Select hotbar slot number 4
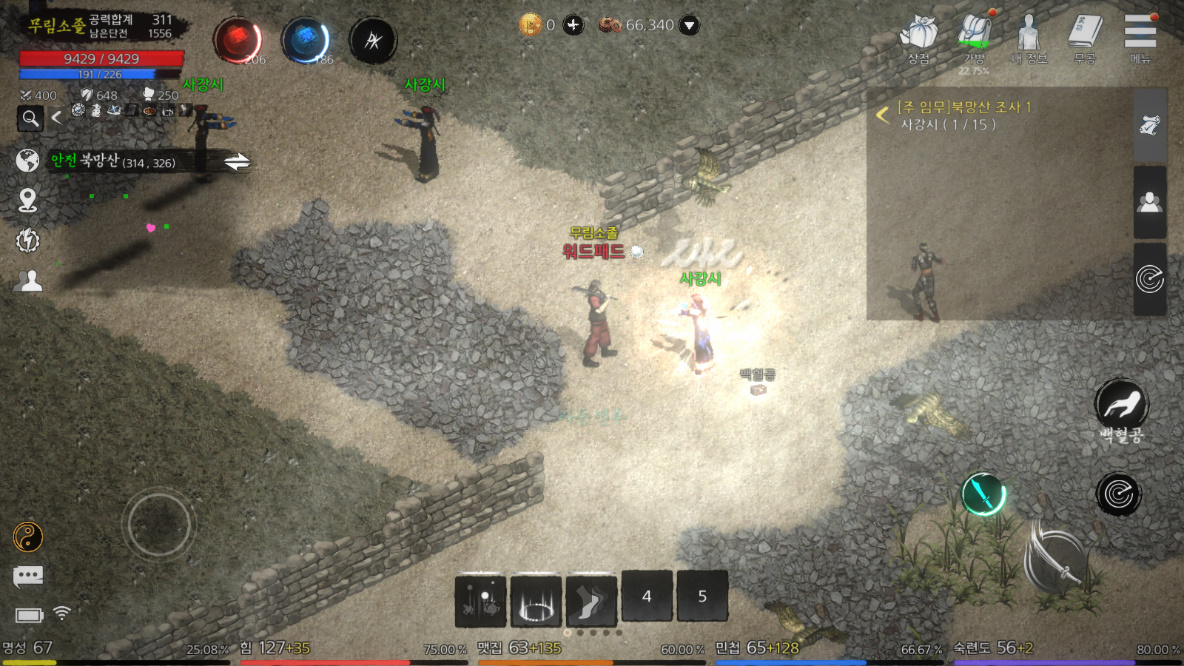Image resolution: width=1184 pixels, height=666 pixels. click(647, 597)
